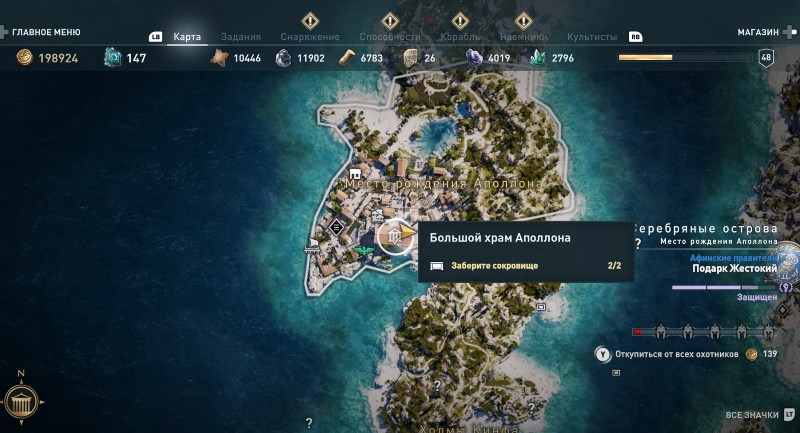Open the Культисты cultists tab

tap(591, 37)
